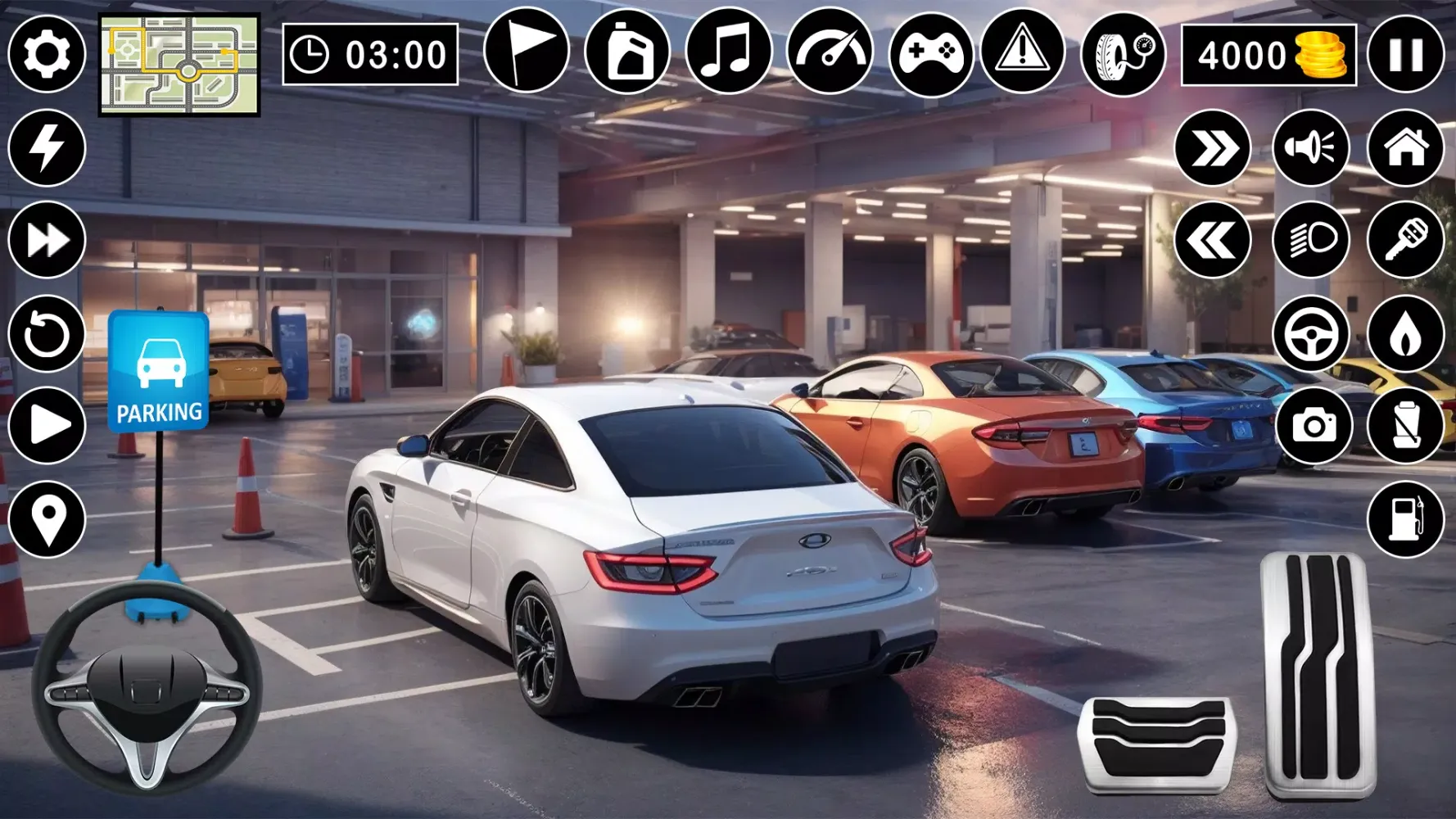Enable the nitro lightning boost
The image size is (1456, 819).
coord(45,147)
